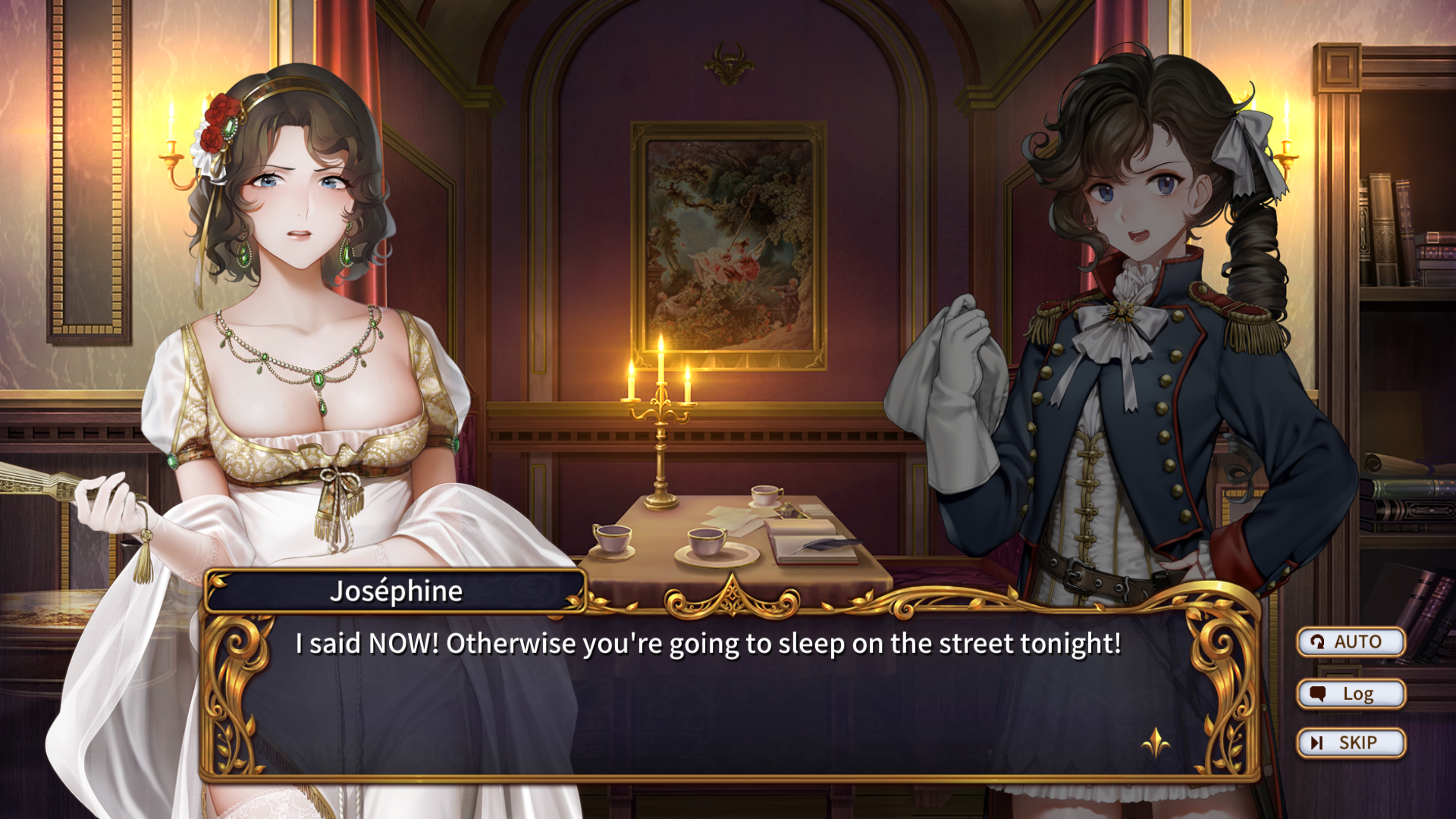Viewport: 1456px width, 819px height.
Task: Activate the SKIP button
Action: tap(1351, 743)
